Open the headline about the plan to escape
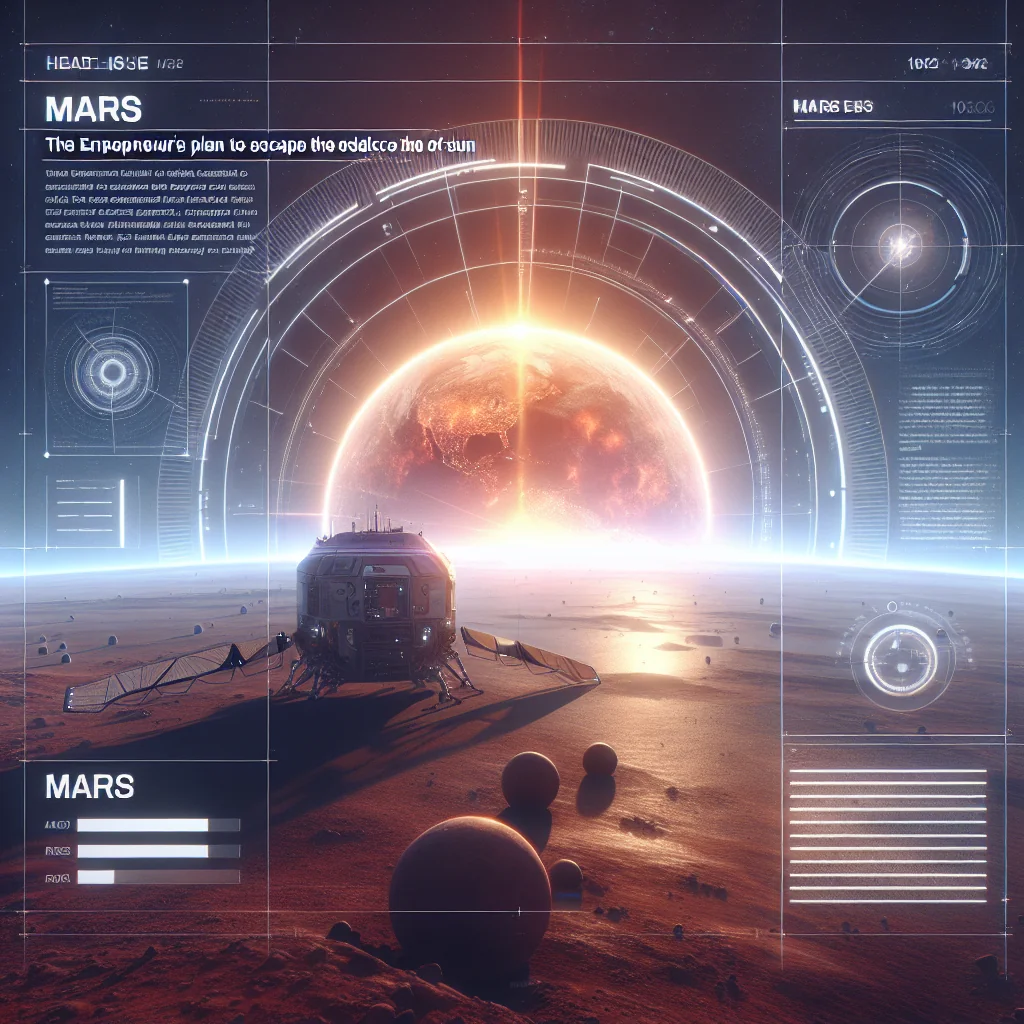This screenshot has width=1024, height=1024. [x=259, y=145]
